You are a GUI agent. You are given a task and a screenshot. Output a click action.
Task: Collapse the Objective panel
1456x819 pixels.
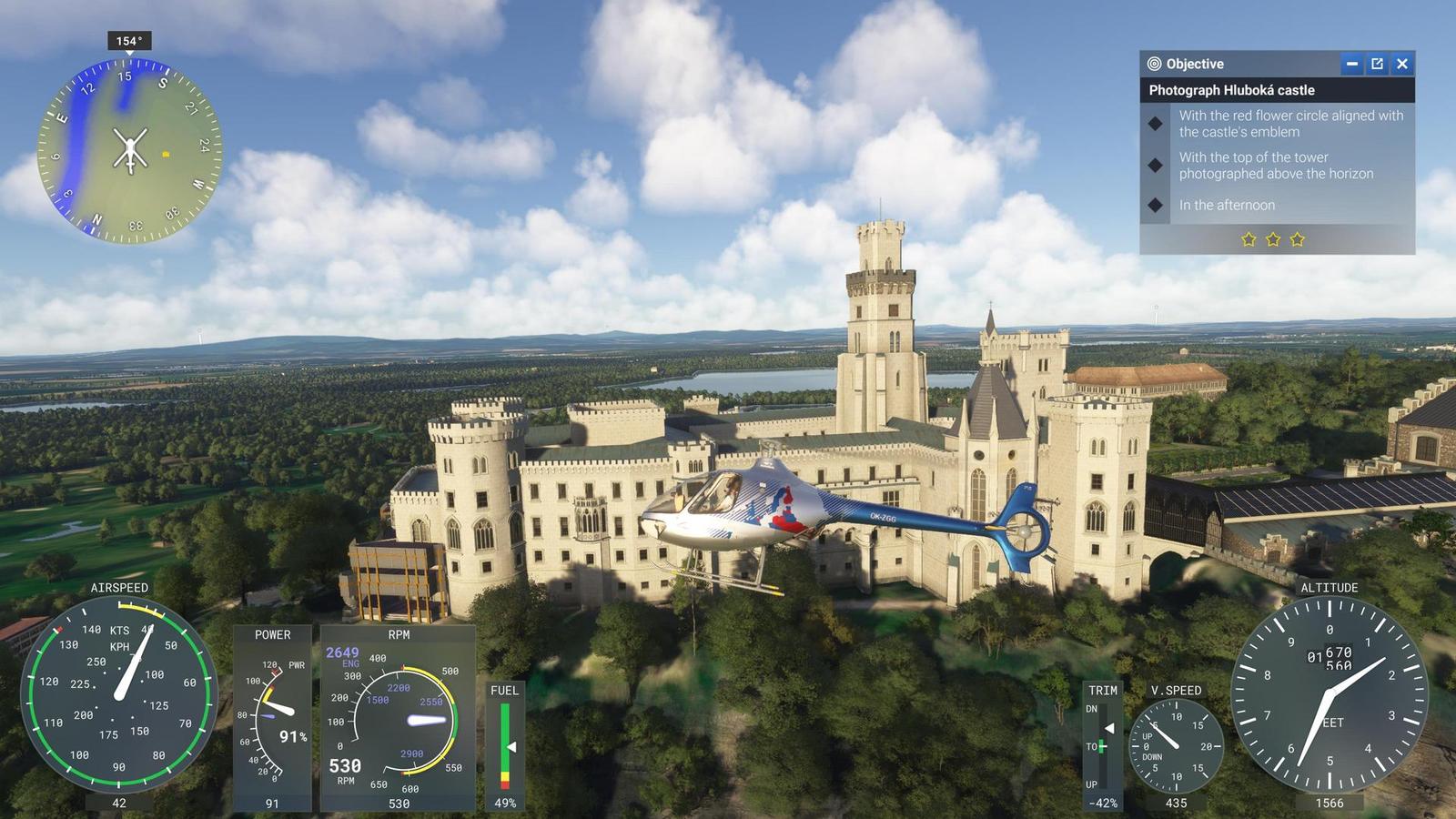[1351, 64]
